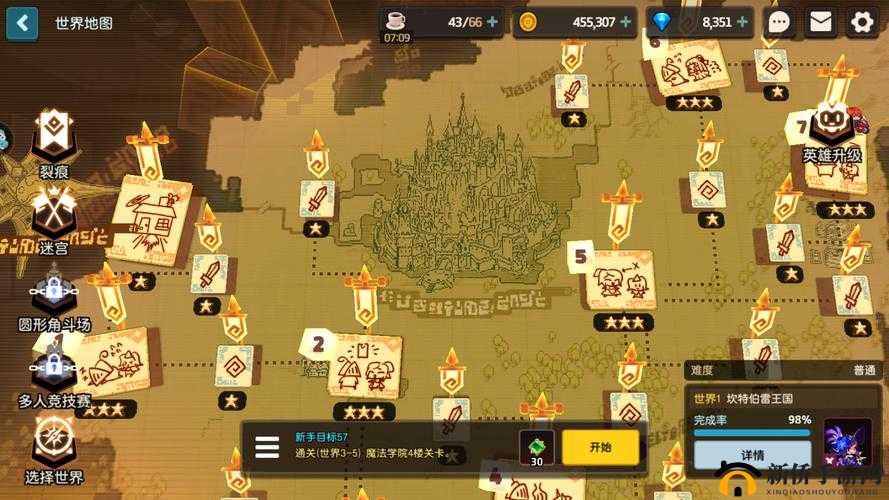Screen dimensions: 889x500
Task: Start the stage with yellow 开始 button
Action: [600, 446]
